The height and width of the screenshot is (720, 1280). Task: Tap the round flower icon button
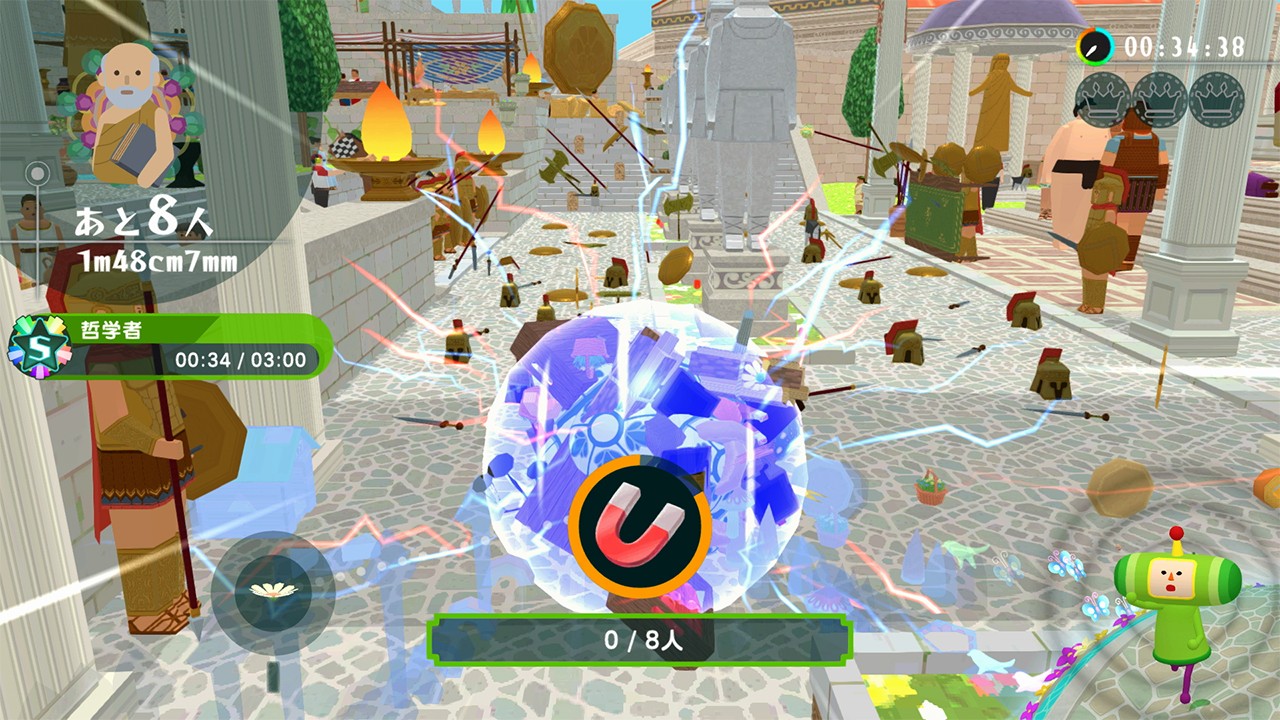tap(272, 591)
